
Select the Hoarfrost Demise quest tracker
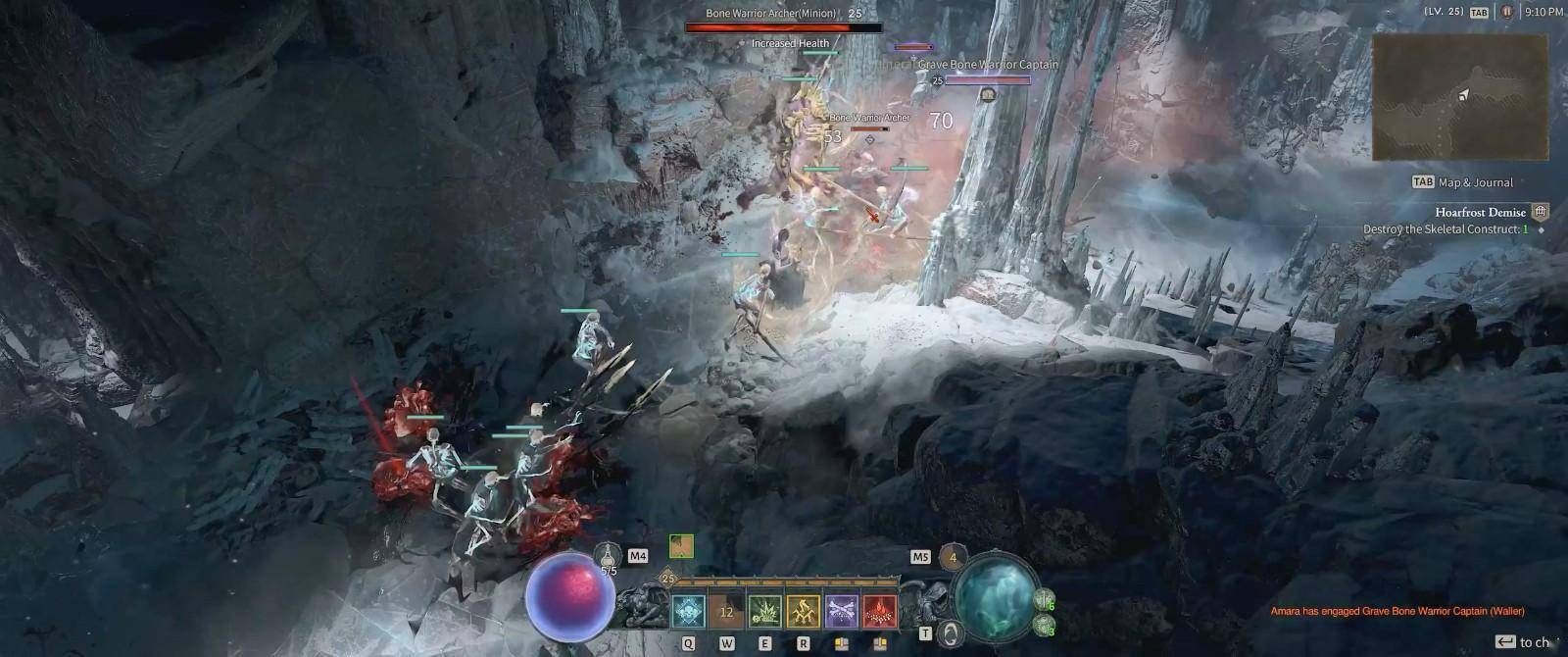[1480, 212]
